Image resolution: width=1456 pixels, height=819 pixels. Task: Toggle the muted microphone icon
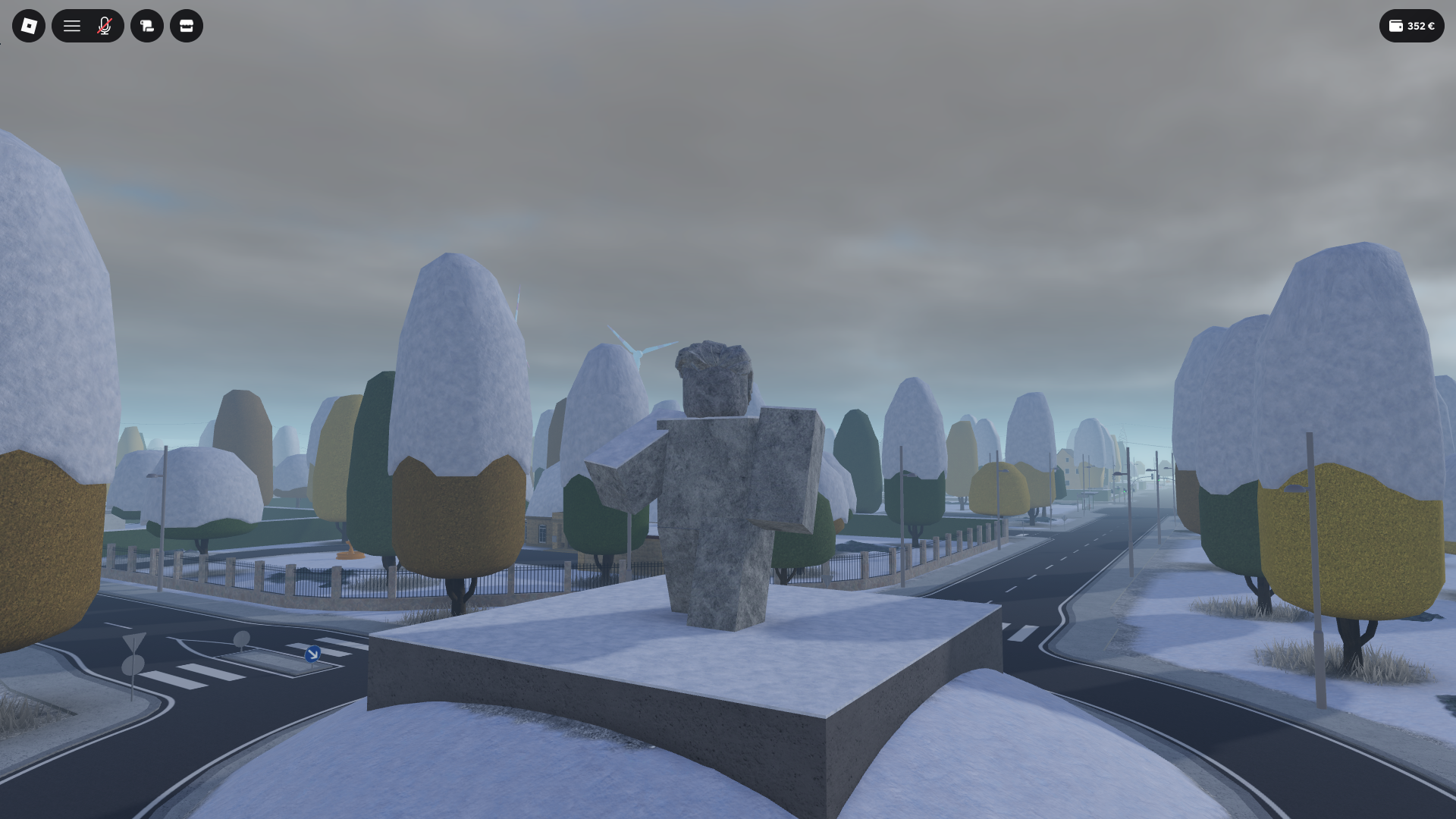(105, 26)
